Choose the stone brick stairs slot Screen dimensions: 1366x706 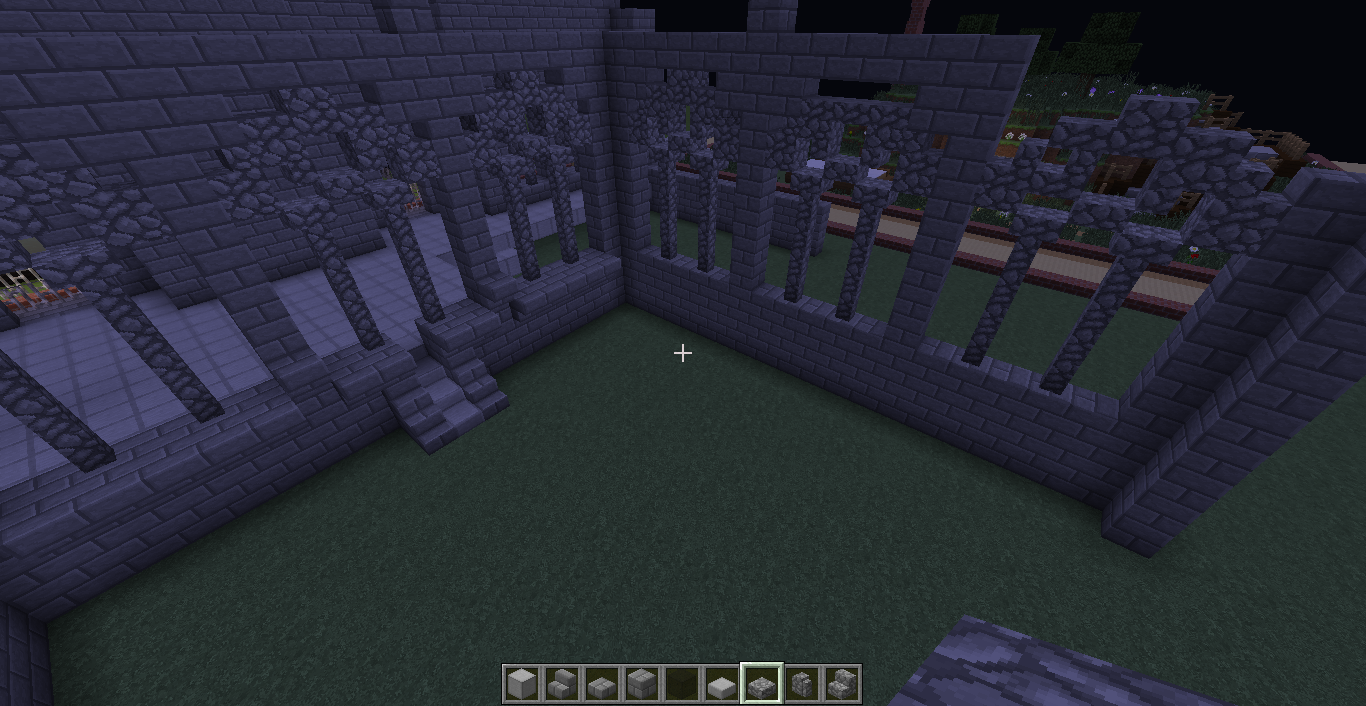point(561,684)
